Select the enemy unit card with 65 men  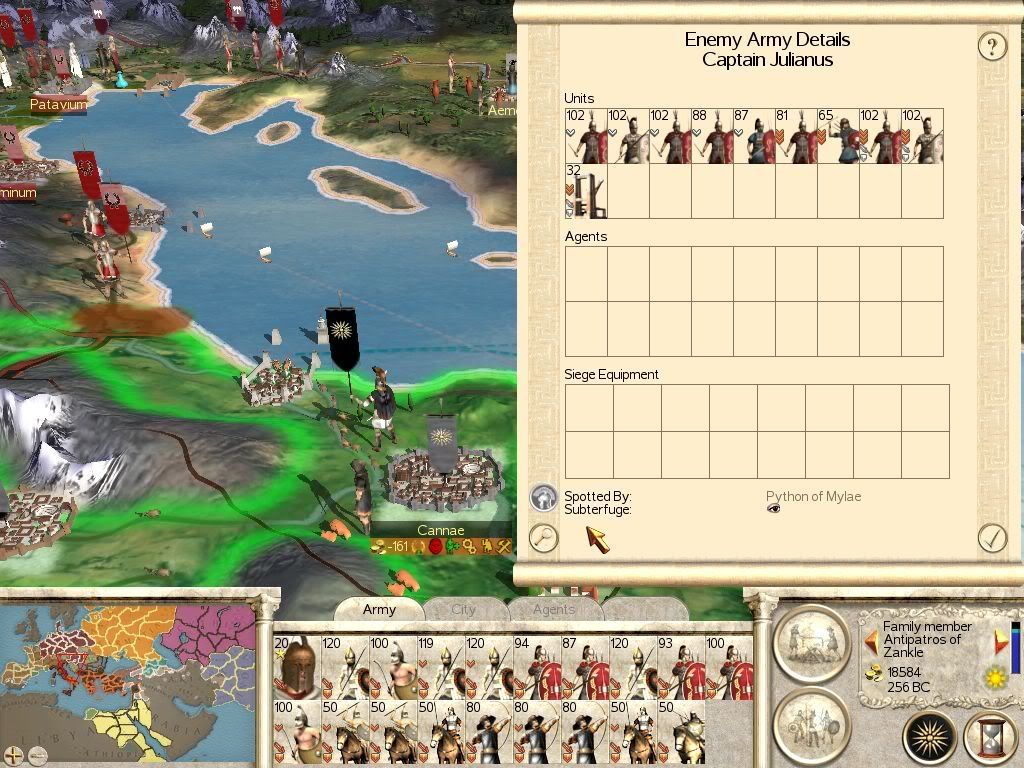point(838,136)
